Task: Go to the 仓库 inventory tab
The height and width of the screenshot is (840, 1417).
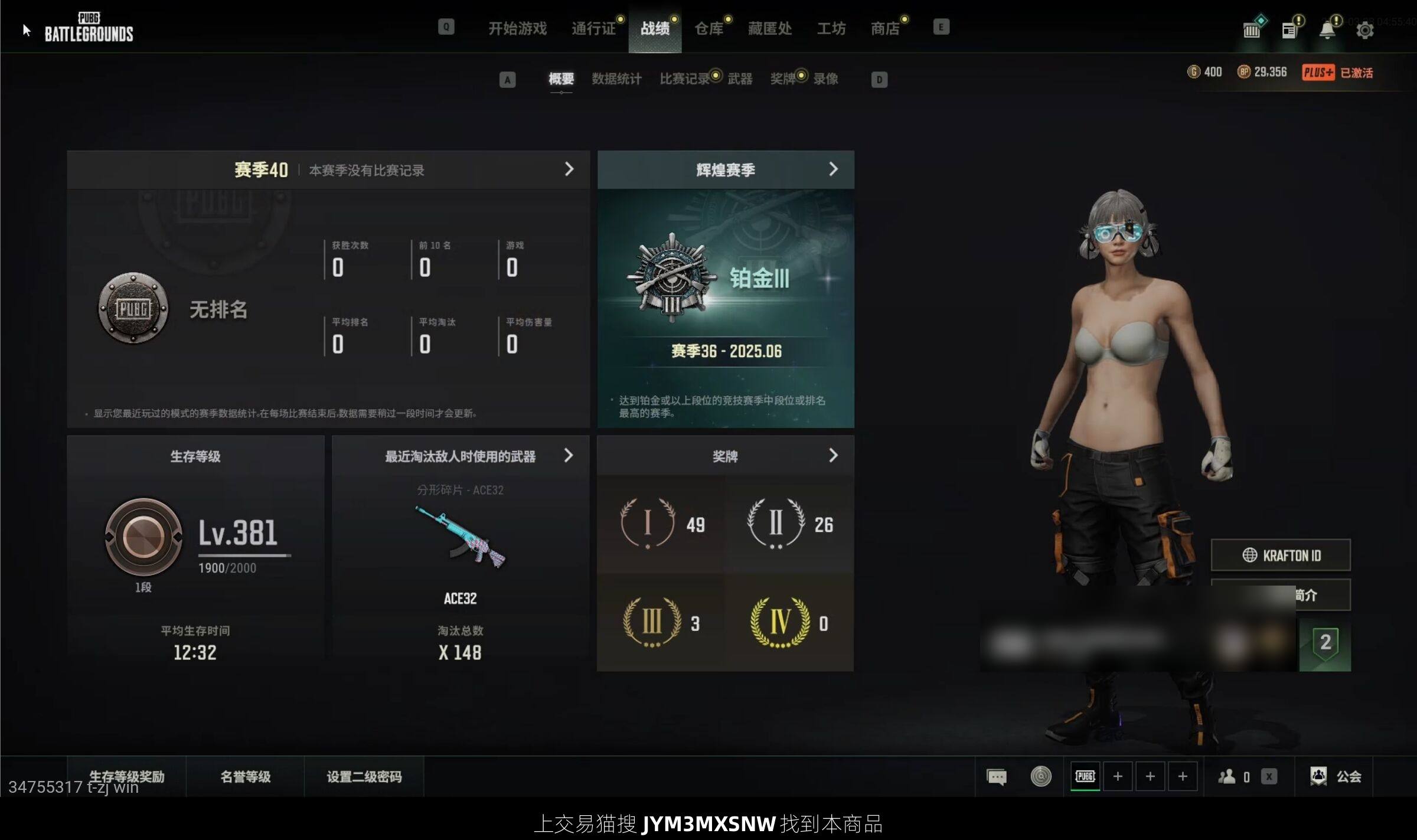Action: click(708, 28)
